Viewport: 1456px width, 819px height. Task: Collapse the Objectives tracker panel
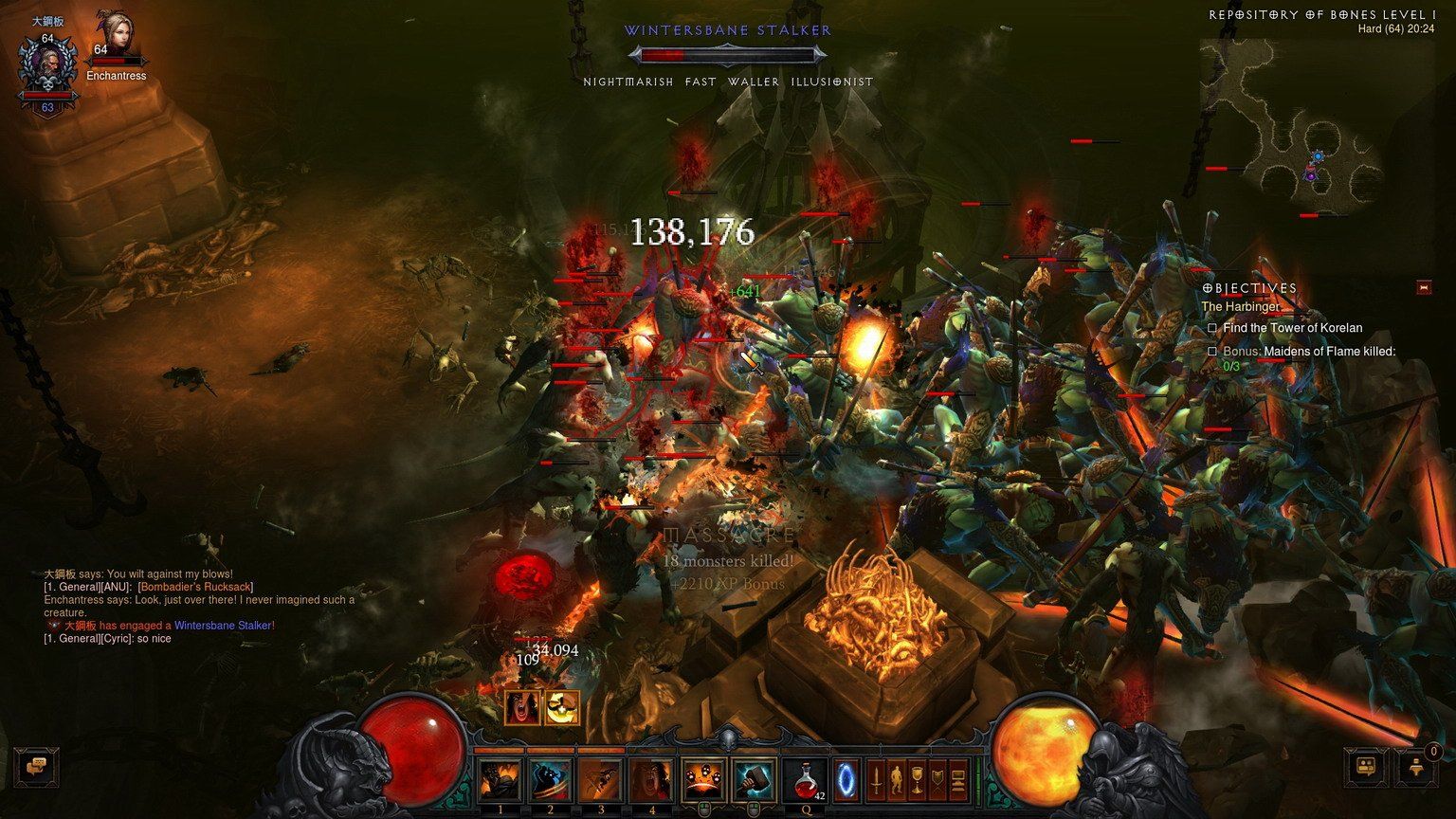1423,287
